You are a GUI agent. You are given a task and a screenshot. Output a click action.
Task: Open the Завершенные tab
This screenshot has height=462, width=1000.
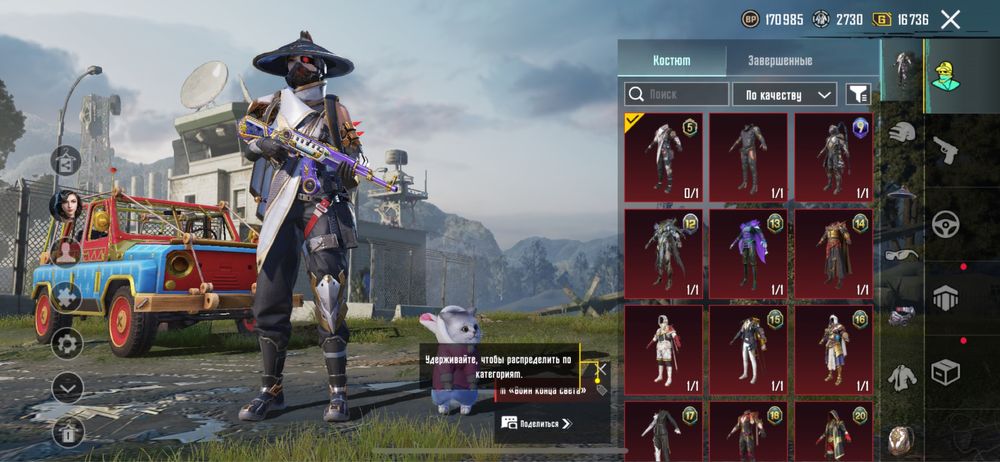pyautogui.click(x=780, y=60)
